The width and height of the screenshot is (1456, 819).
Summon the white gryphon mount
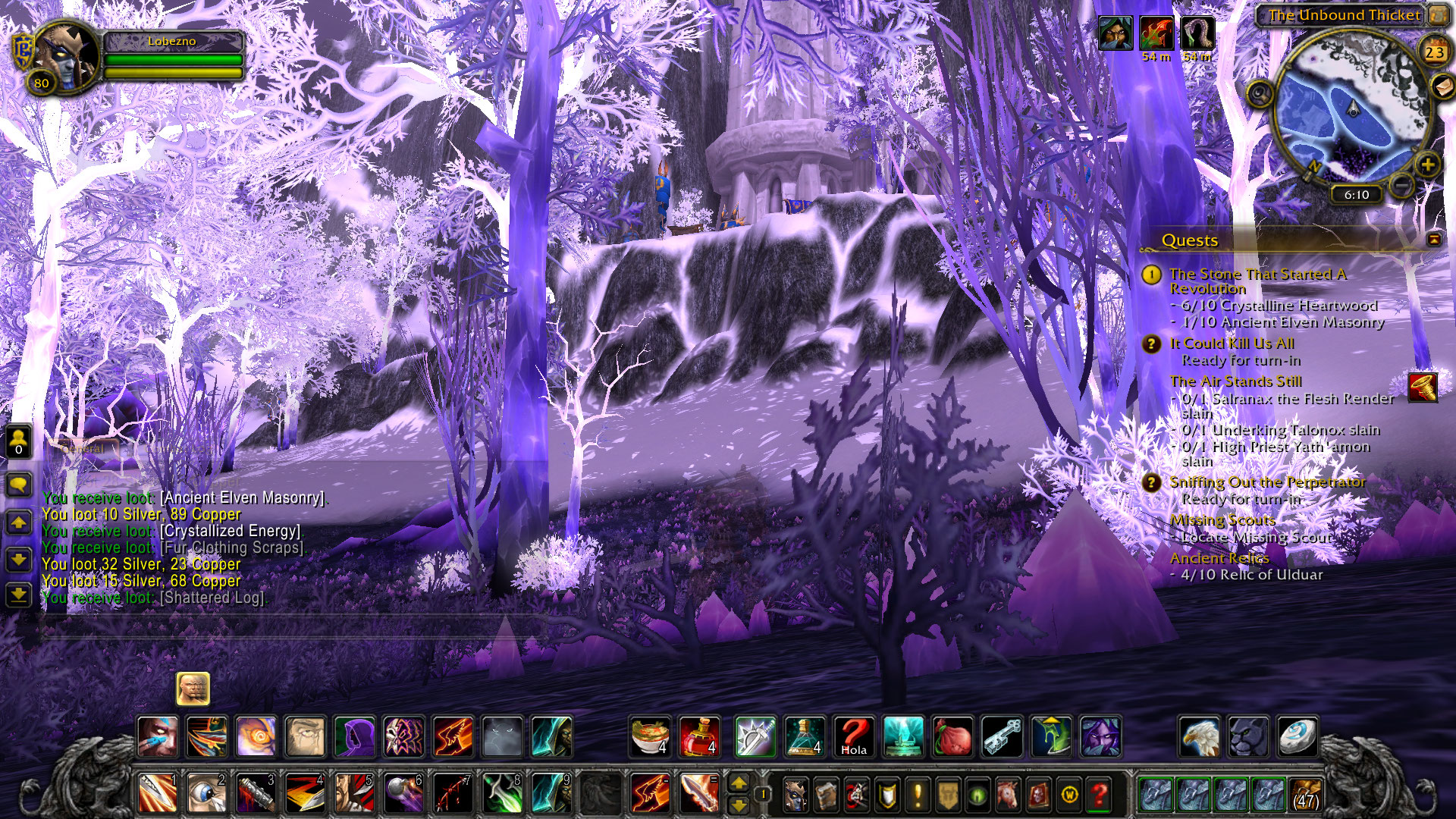1200,736
